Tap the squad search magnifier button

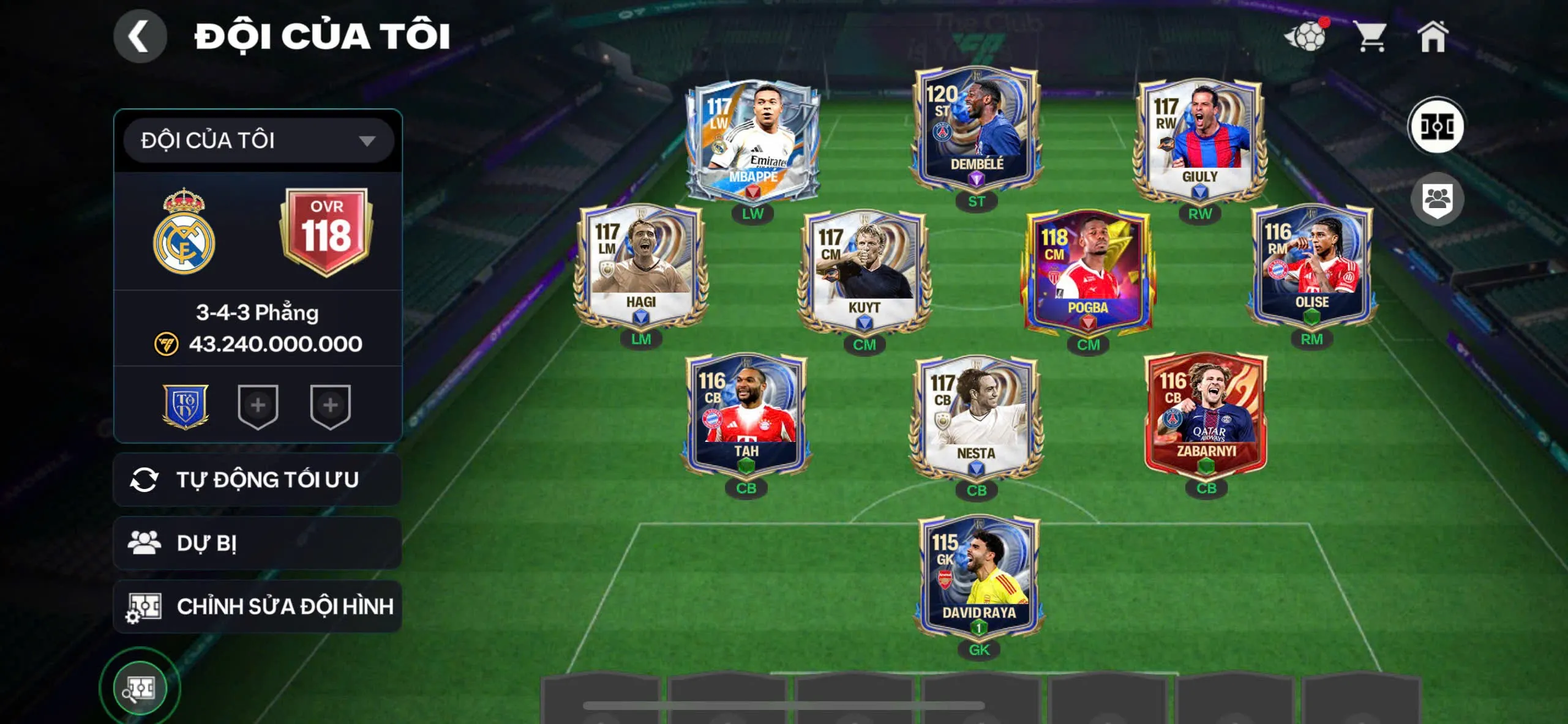click(x=140, y=689)
